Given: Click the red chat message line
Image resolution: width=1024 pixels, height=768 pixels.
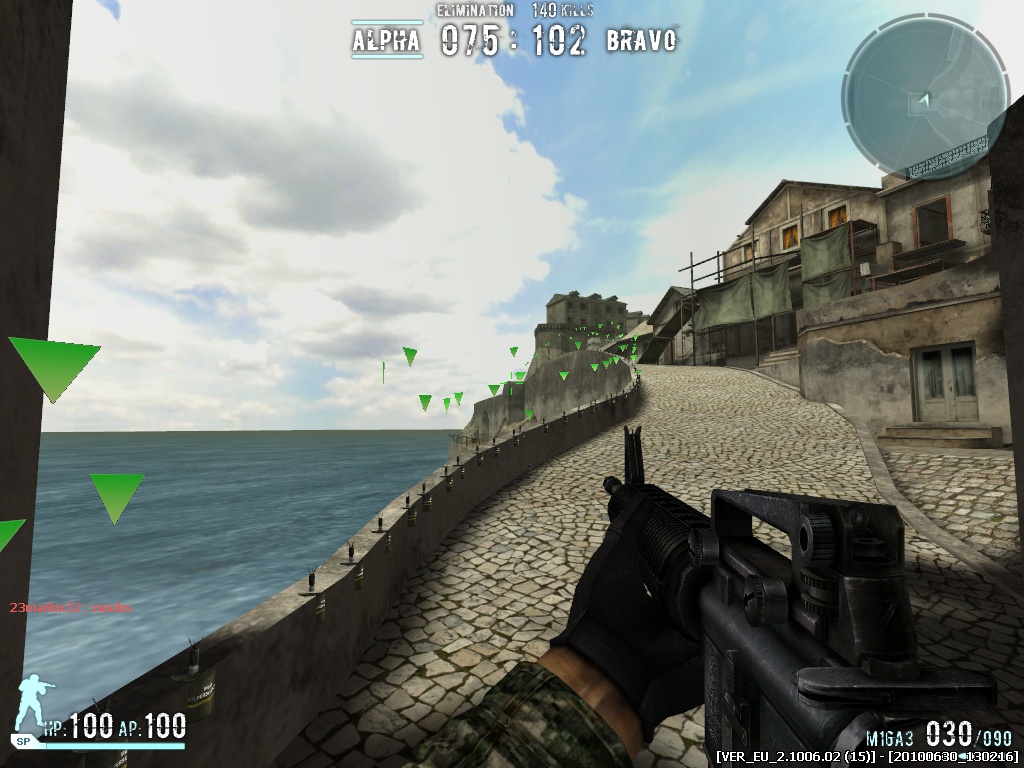Looking at the screenshot, I should [70, 607].
